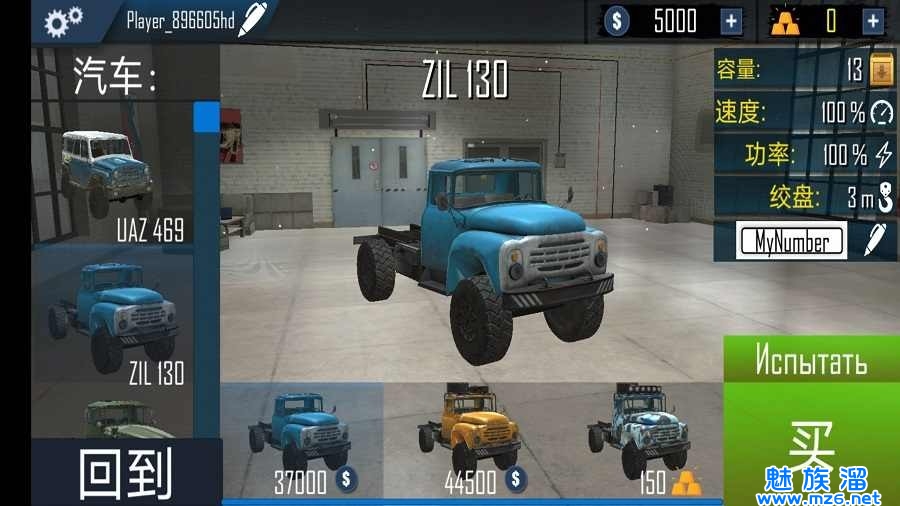The height and width of the screenshot is (506, 900).
Task: Click the Испытать test drive button
Action: coord(810,360)
